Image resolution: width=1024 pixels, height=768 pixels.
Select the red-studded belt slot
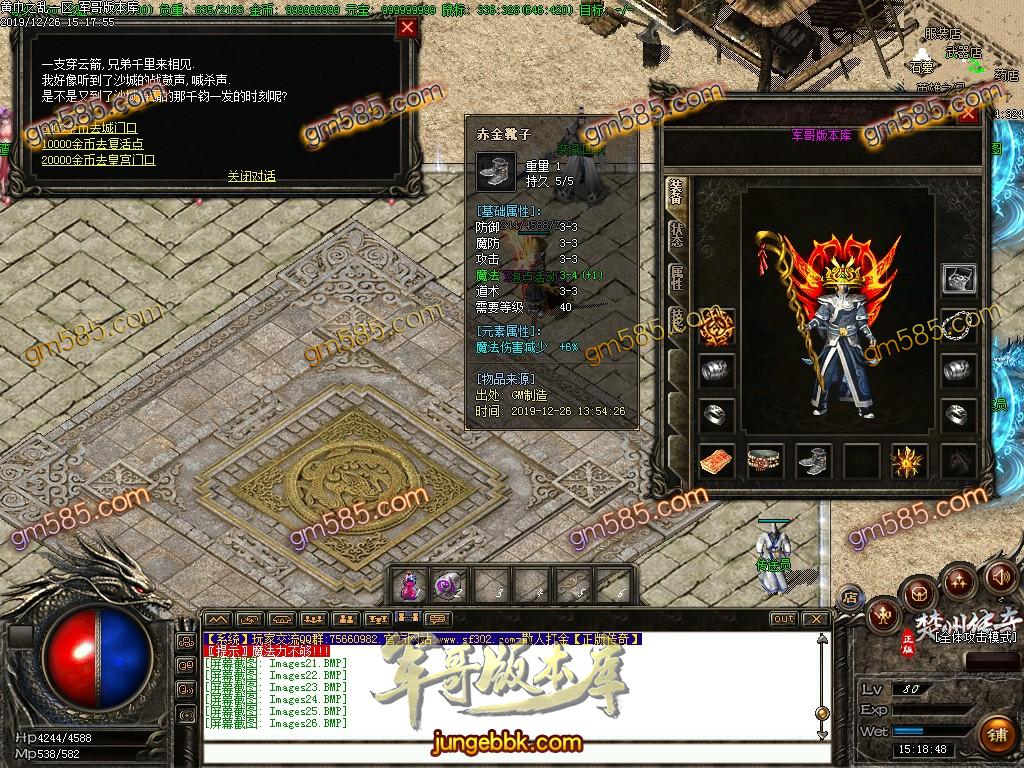coord(765,461)
